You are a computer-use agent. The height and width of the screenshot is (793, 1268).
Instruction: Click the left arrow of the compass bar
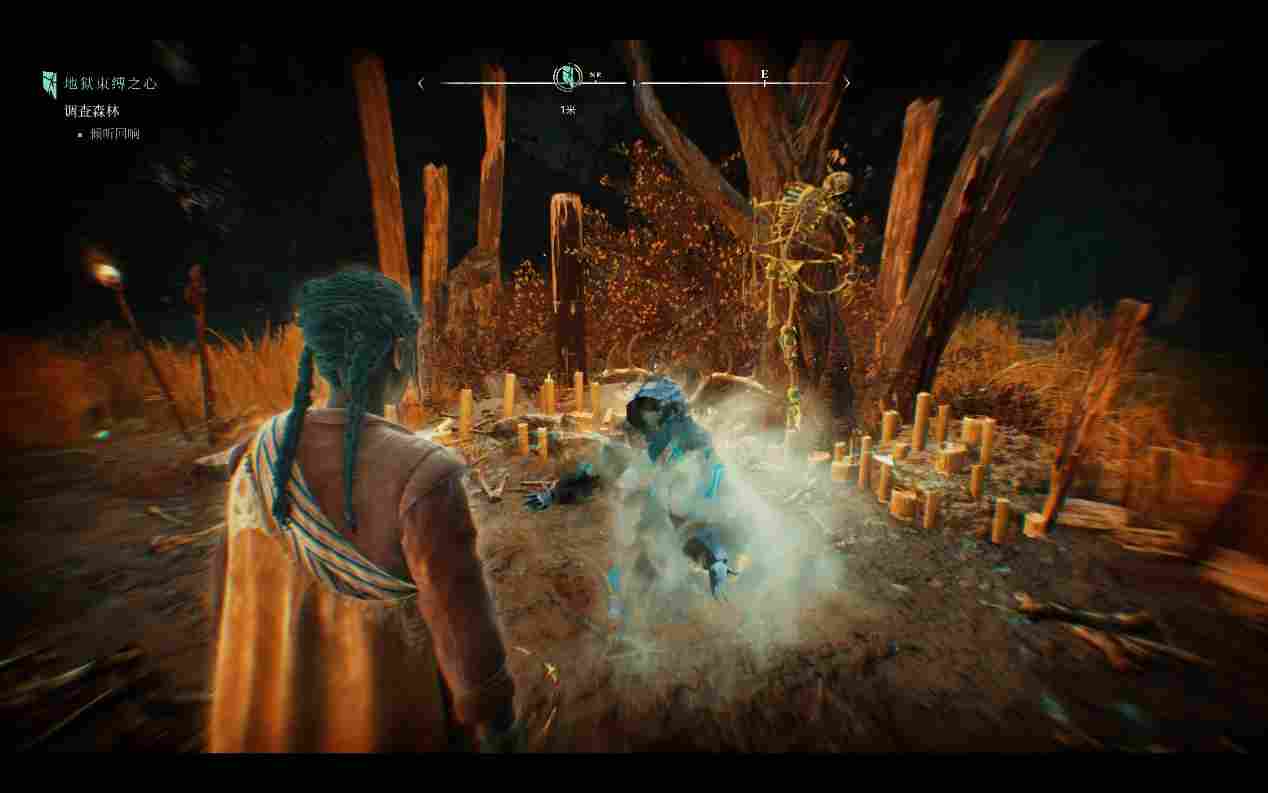pos(421,83)
